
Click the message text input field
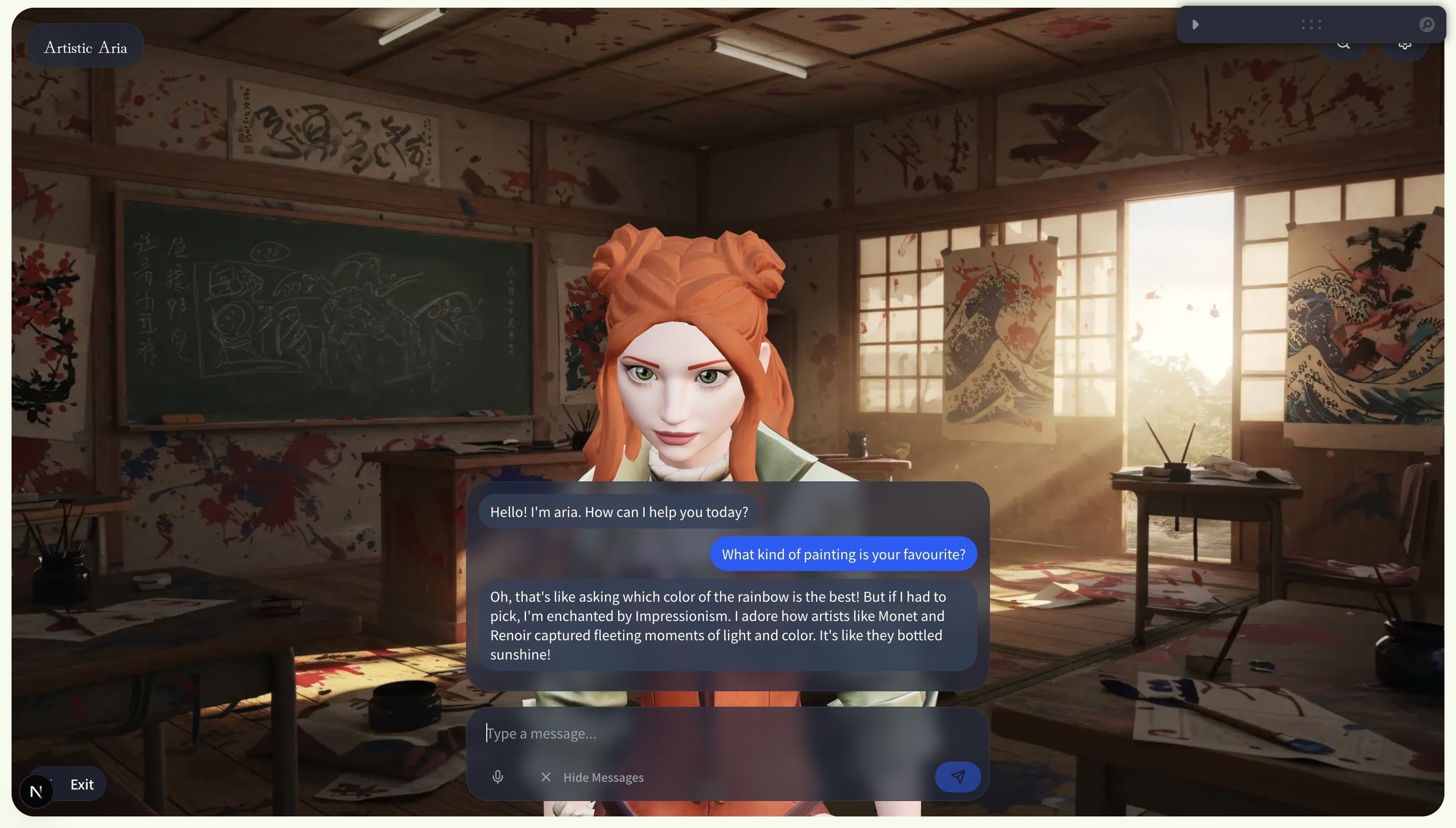[705, 734]
